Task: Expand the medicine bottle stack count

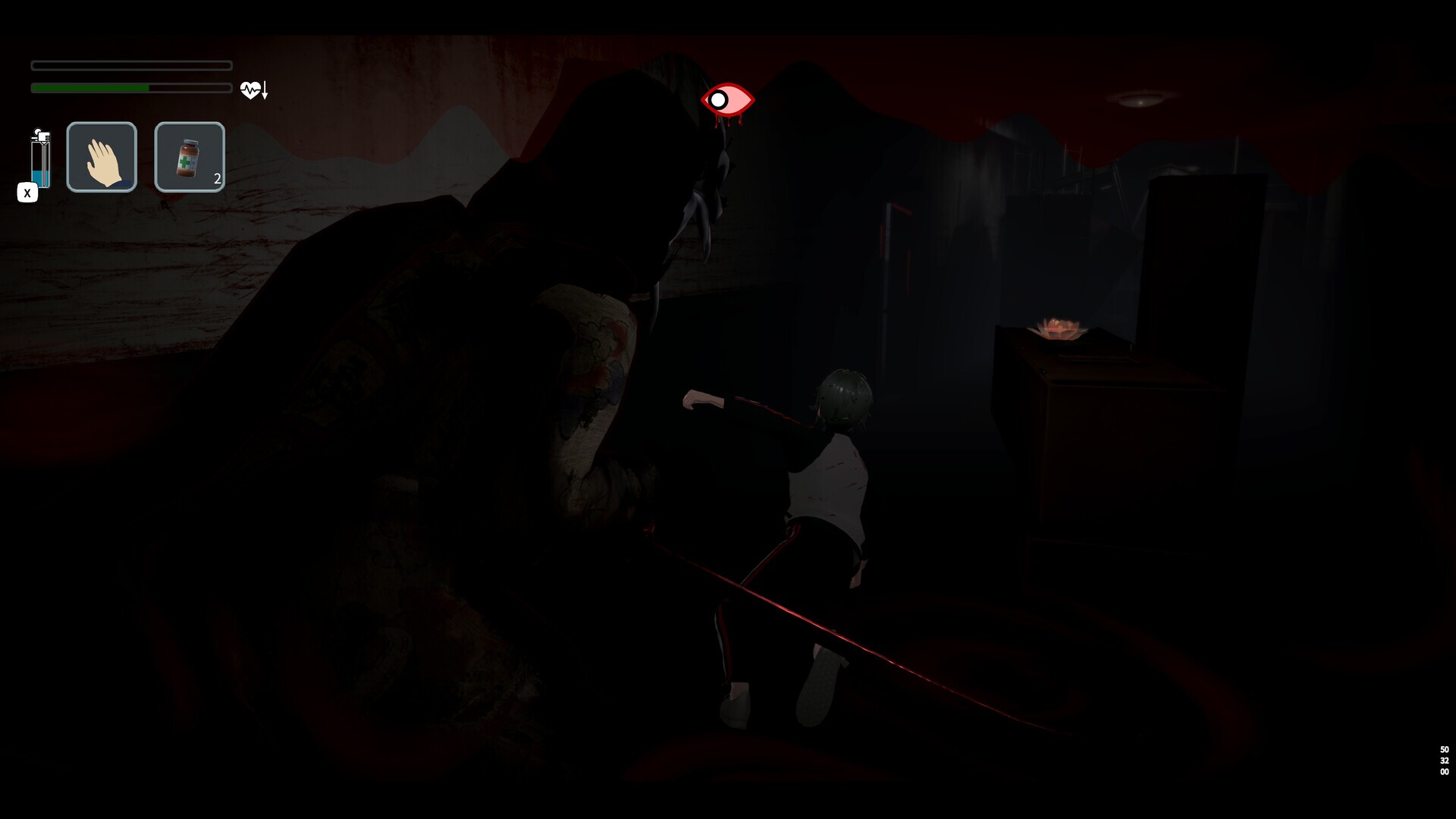Action: (216, 180)
